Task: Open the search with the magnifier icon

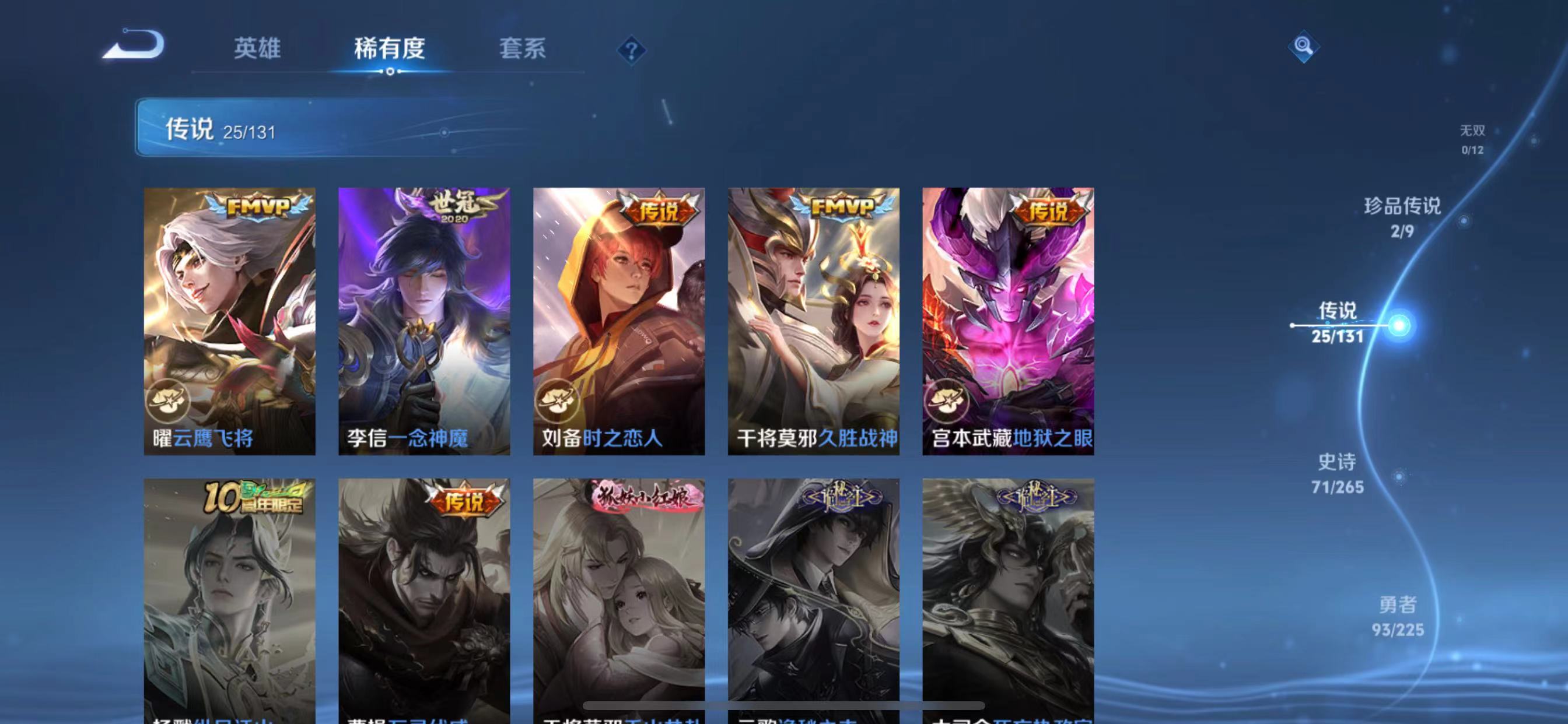Action: tap(1303, 46)
